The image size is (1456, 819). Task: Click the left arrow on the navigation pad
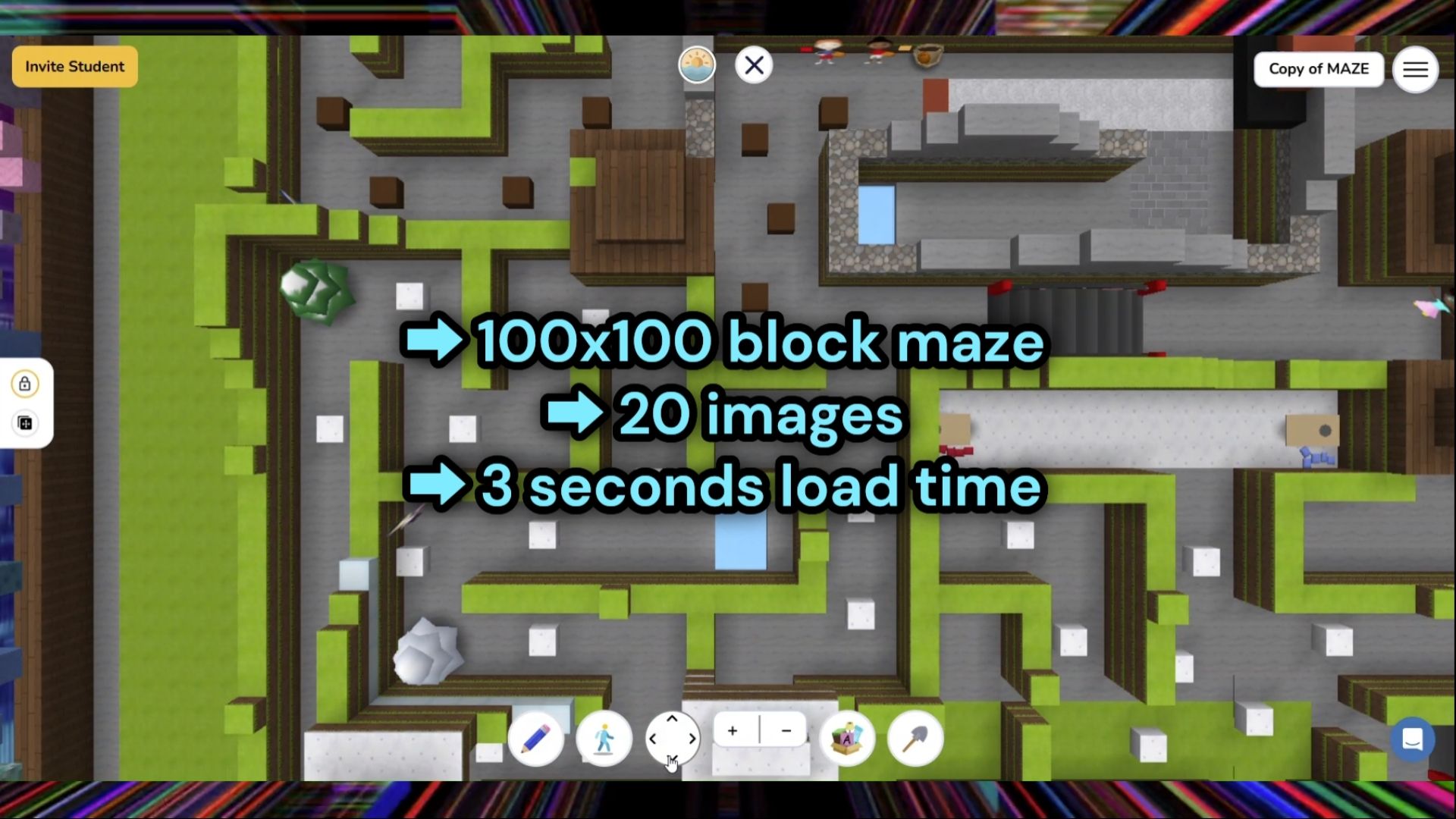click(654, 738)
